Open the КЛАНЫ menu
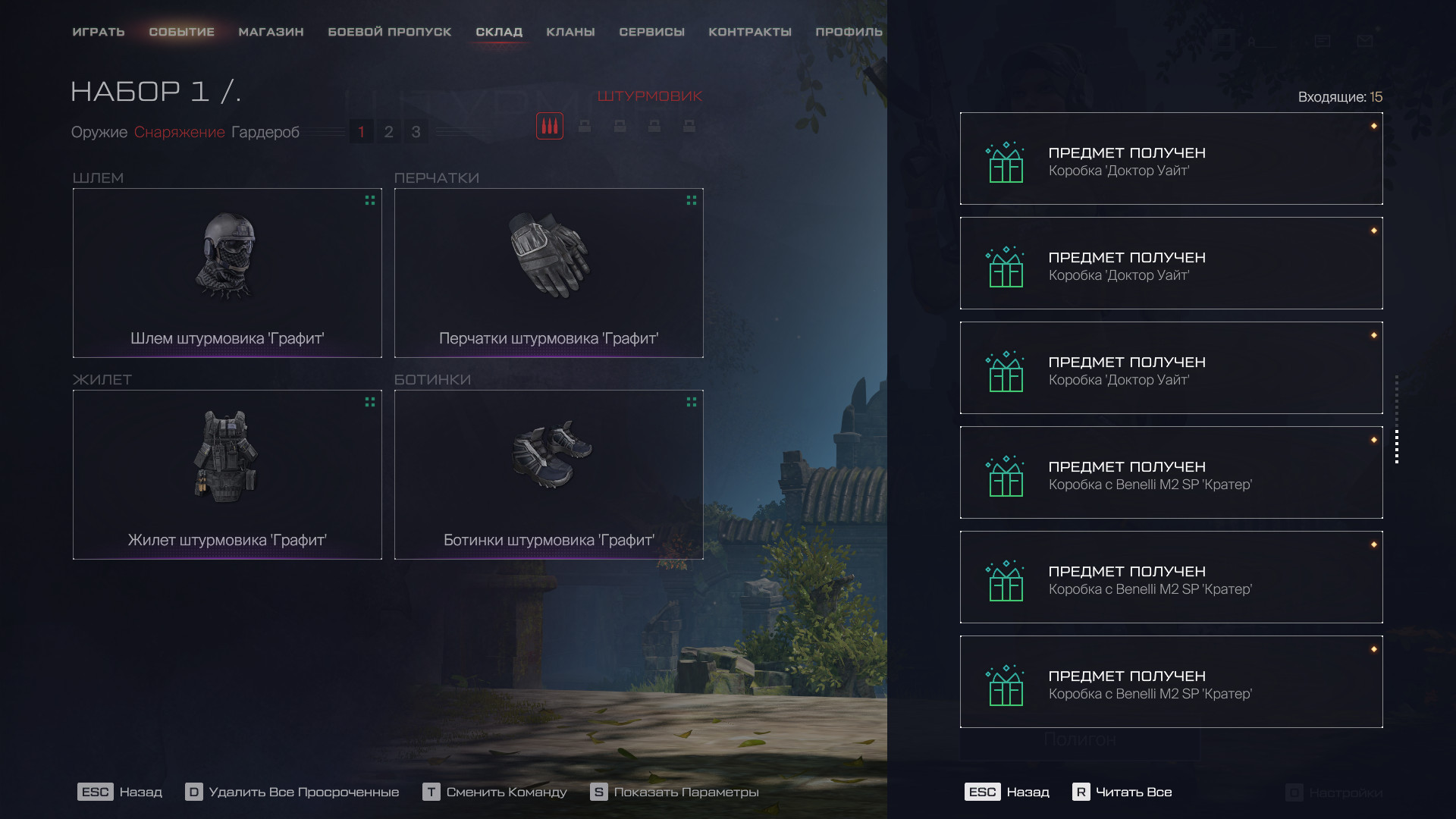This screenshot has width=1456, height=819. pos(570,32)
